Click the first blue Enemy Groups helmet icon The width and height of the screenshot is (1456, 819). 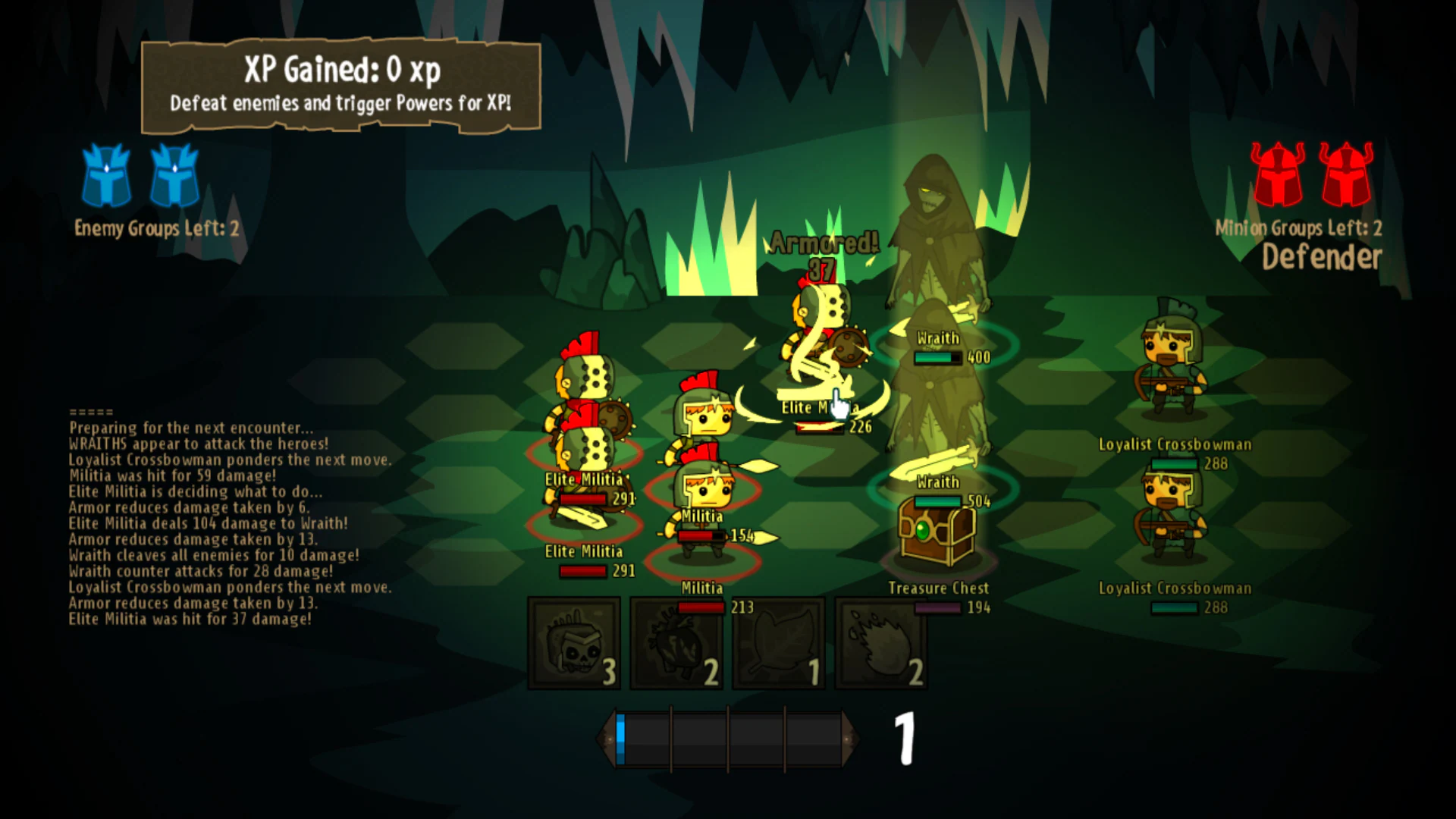106,176
